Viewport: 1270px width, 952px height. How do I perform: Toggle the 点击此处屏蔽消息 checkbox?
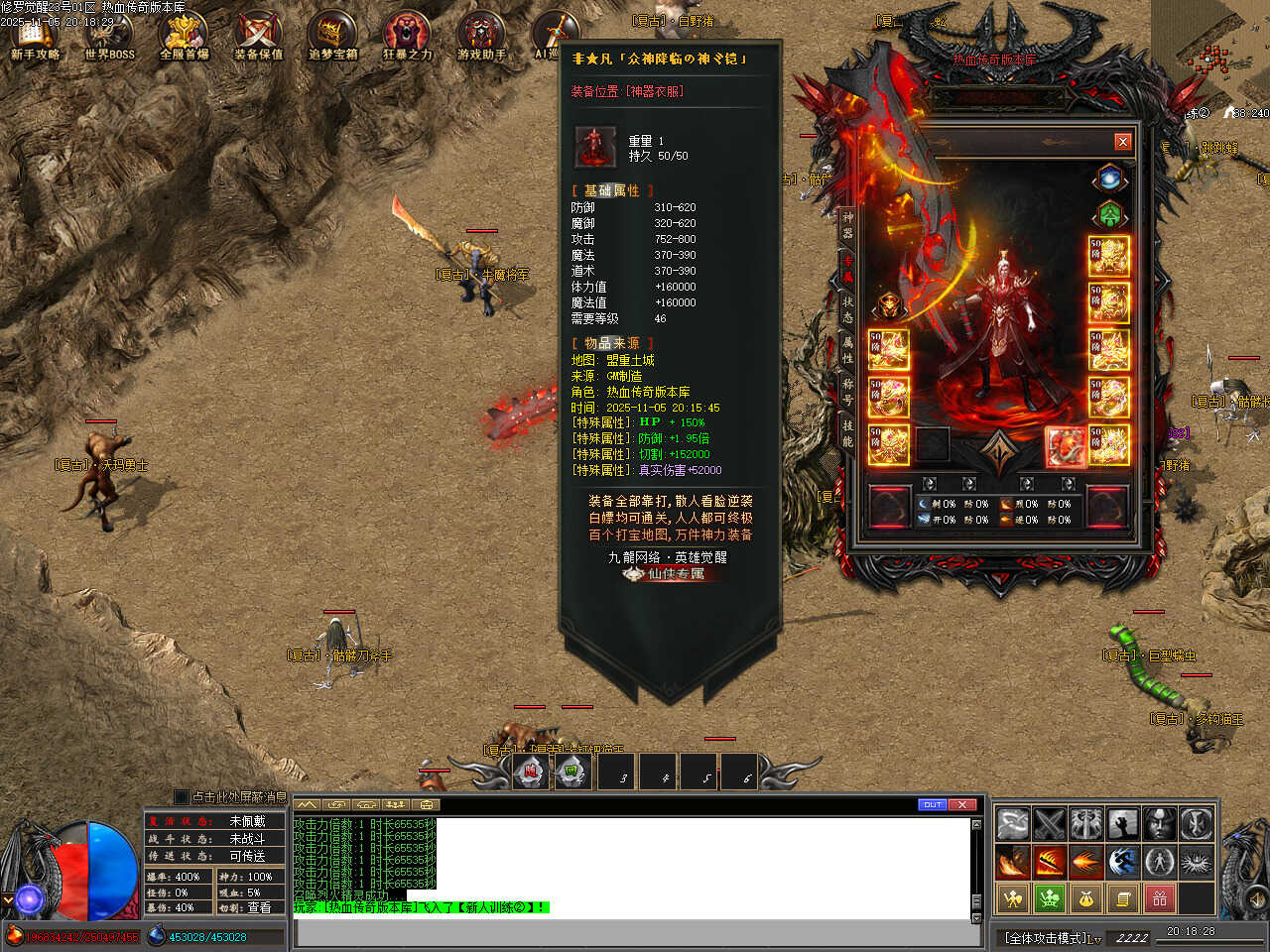point(181,796)
